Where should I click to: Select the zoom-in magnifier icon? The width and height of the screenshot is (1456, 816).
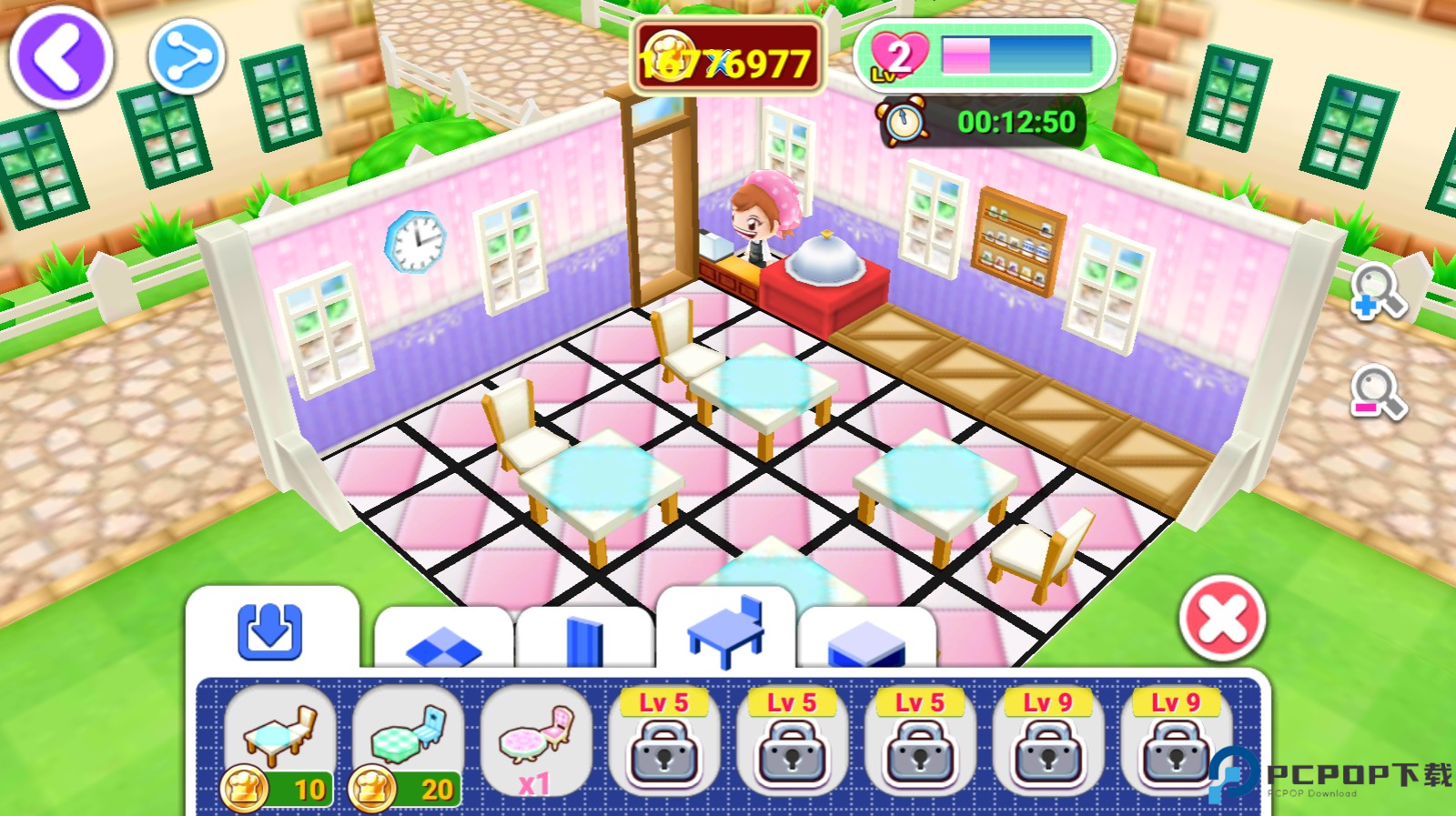(1377, 289)
